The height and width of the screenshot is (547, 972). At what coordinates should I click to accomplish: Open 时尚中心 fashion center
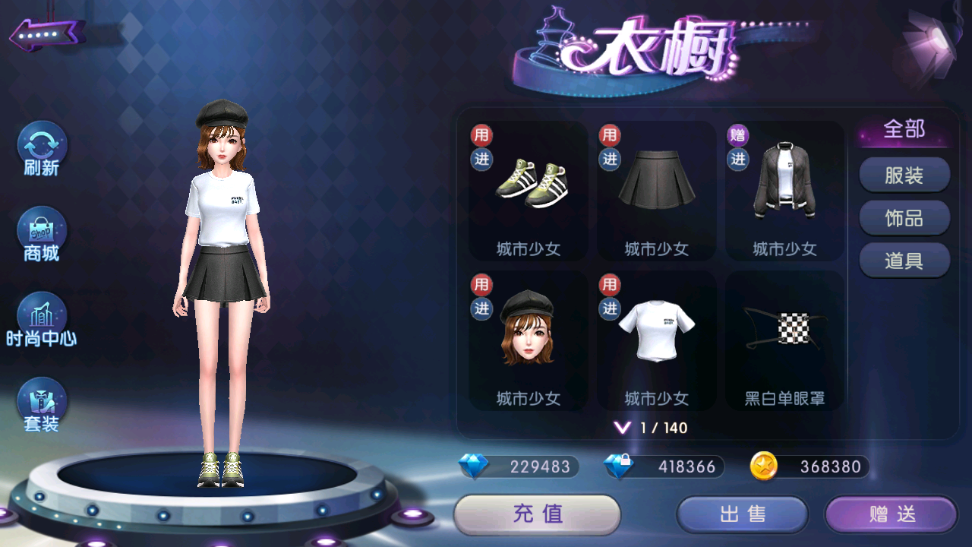click(x=42, y=319)
